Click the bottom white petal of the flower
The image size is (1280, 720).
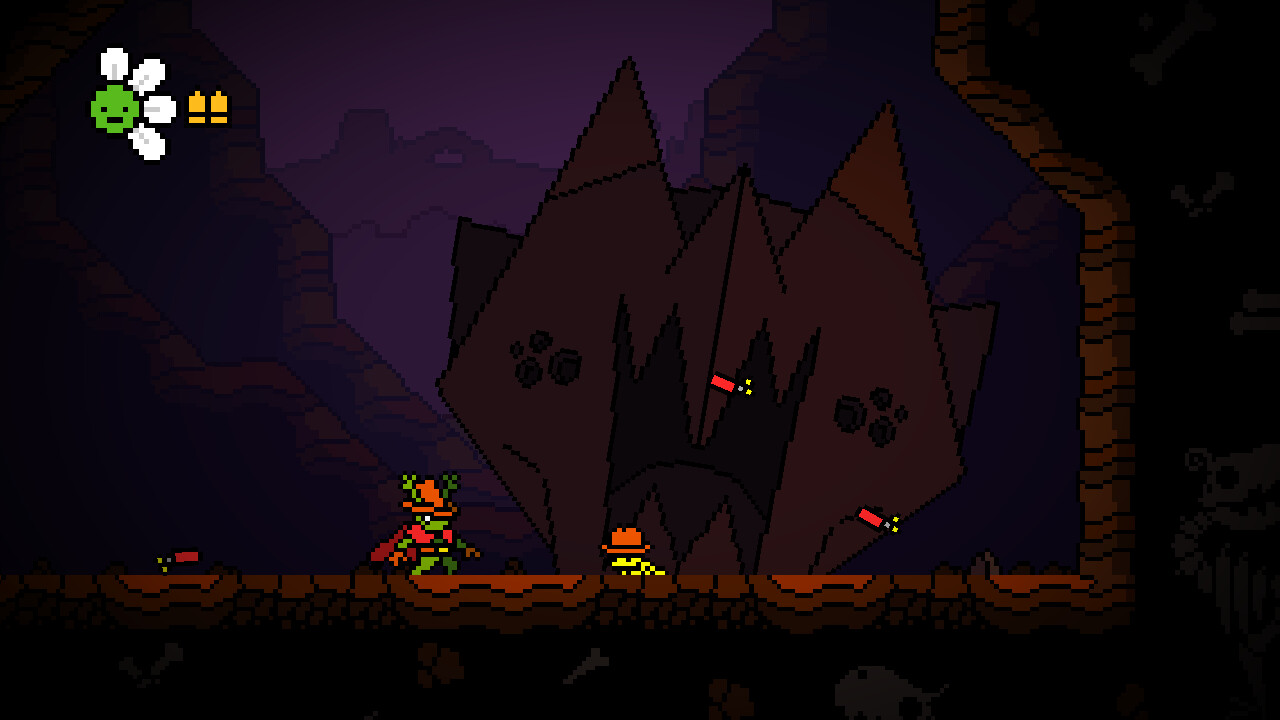pos(145,140)
